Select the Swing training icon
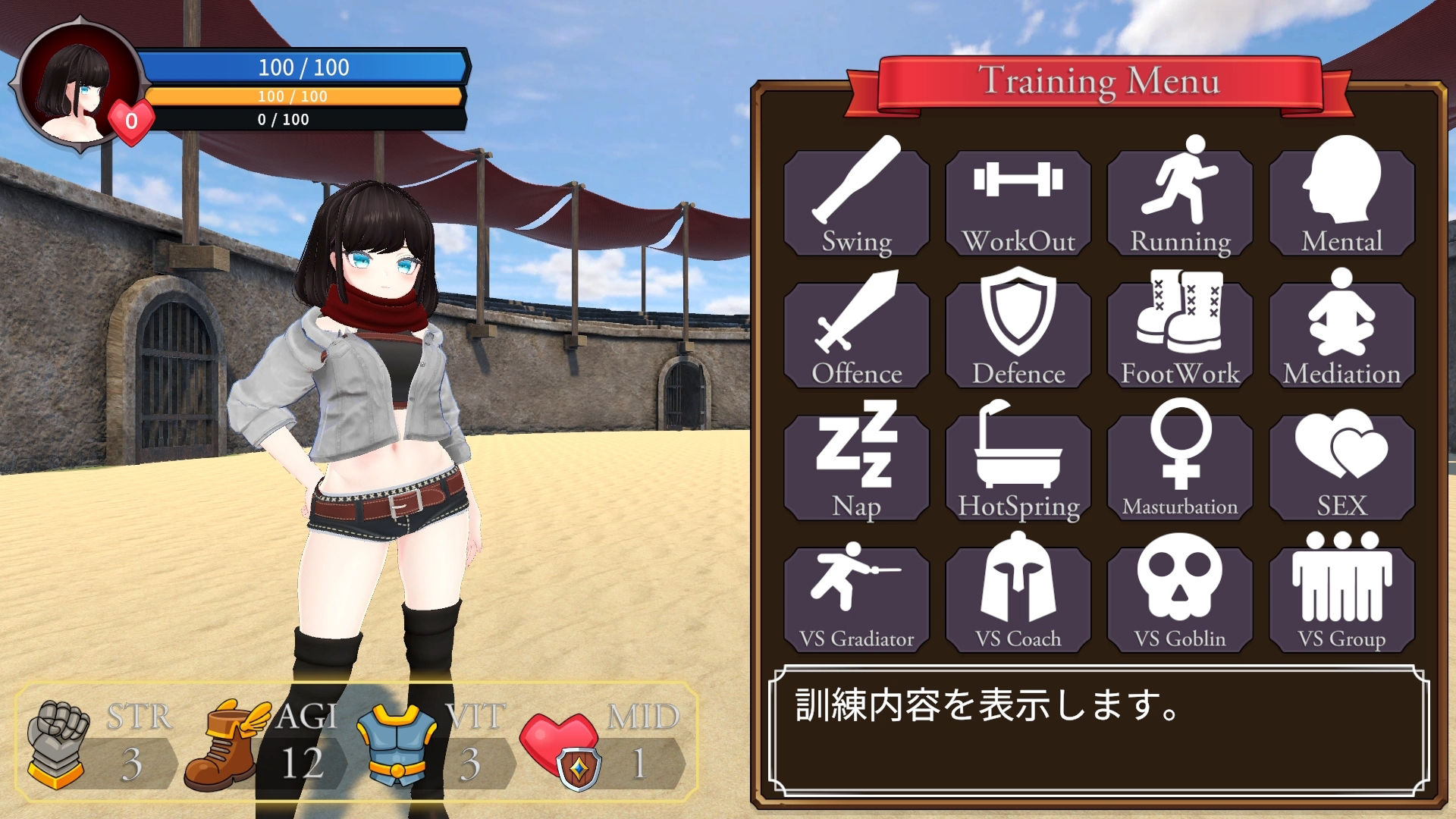The width and height of the screenshot is (1456, 819). (x=855, y=201)
